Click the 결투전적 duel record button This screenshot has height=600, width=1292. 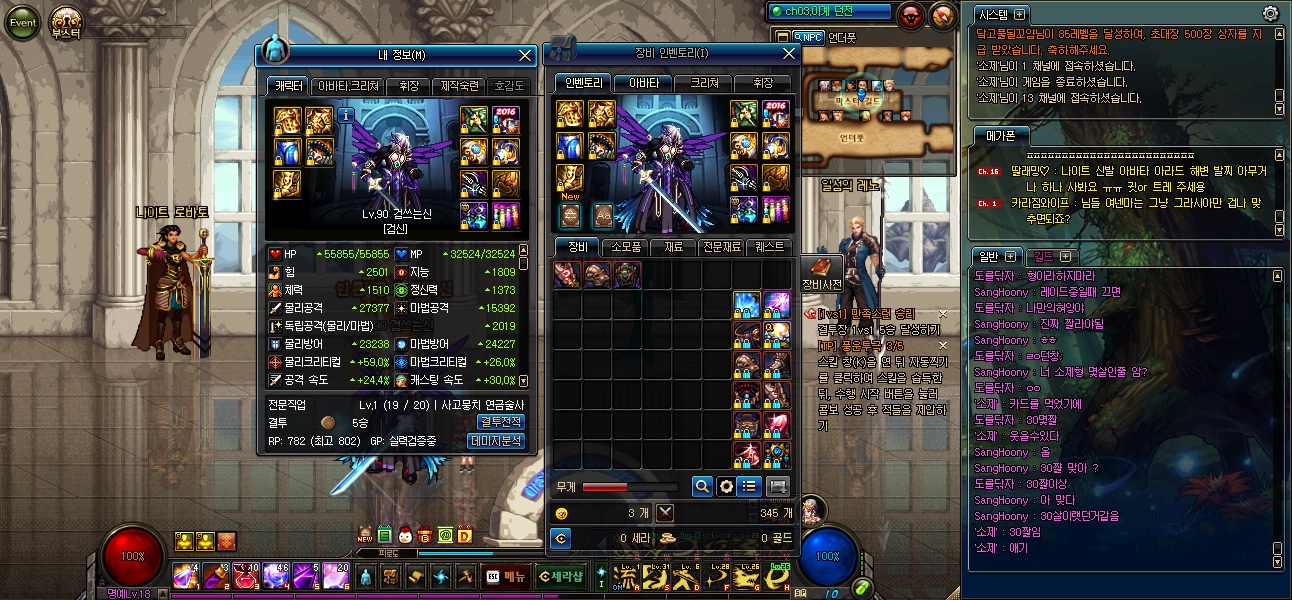pos(500,422)
